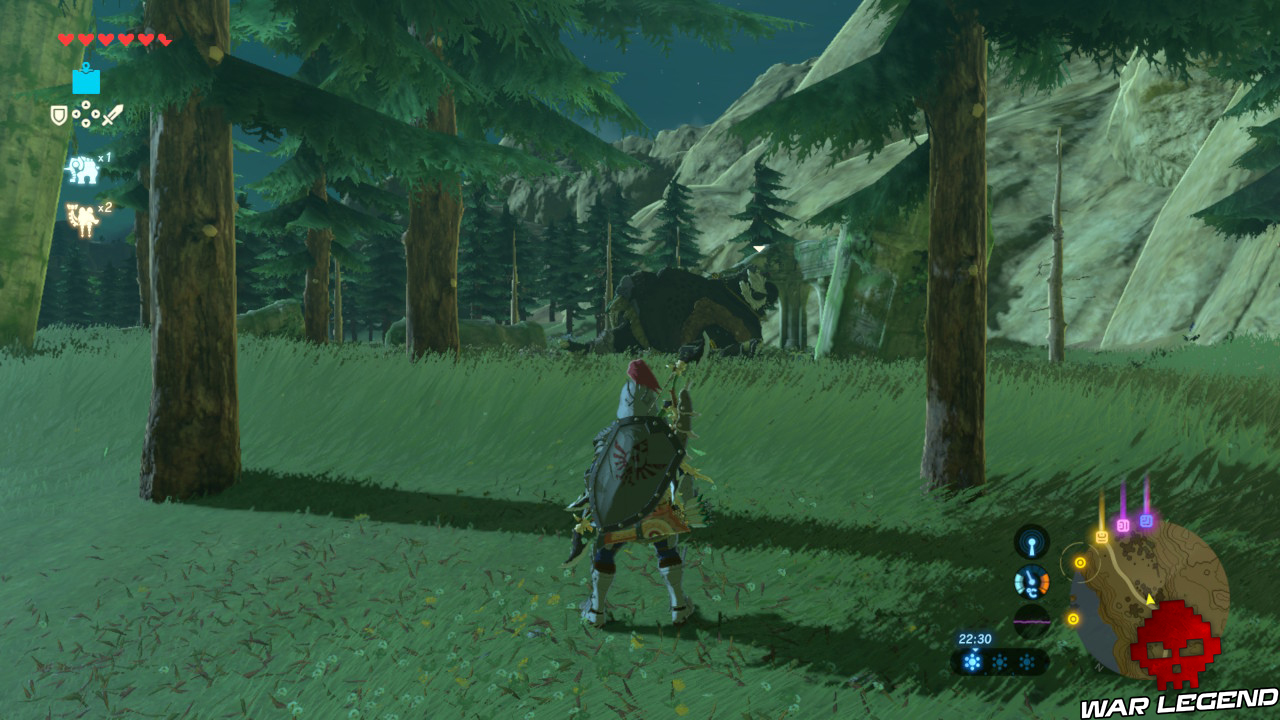Image resolution: width=1280 pixels, height=720 pixels.
Task: Select the shield icon in the HUD
Action: tap(59, 115)
